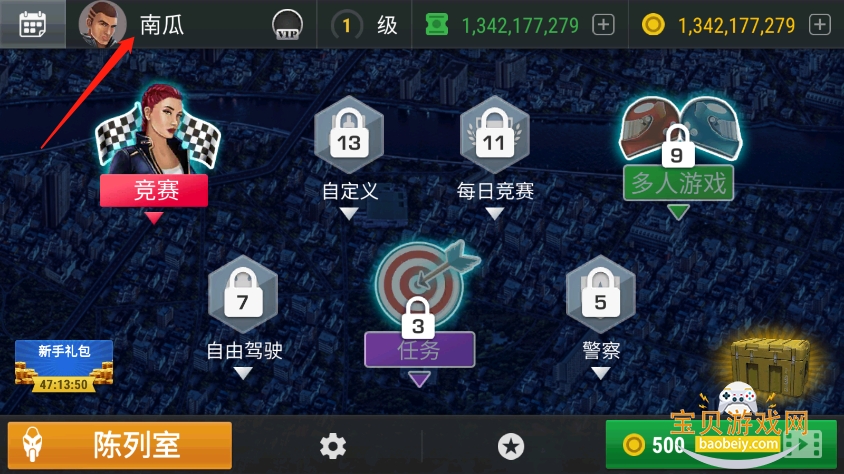Click the star icon button
The height and width of the screenshot is (474, 844).
pos(511,446)
